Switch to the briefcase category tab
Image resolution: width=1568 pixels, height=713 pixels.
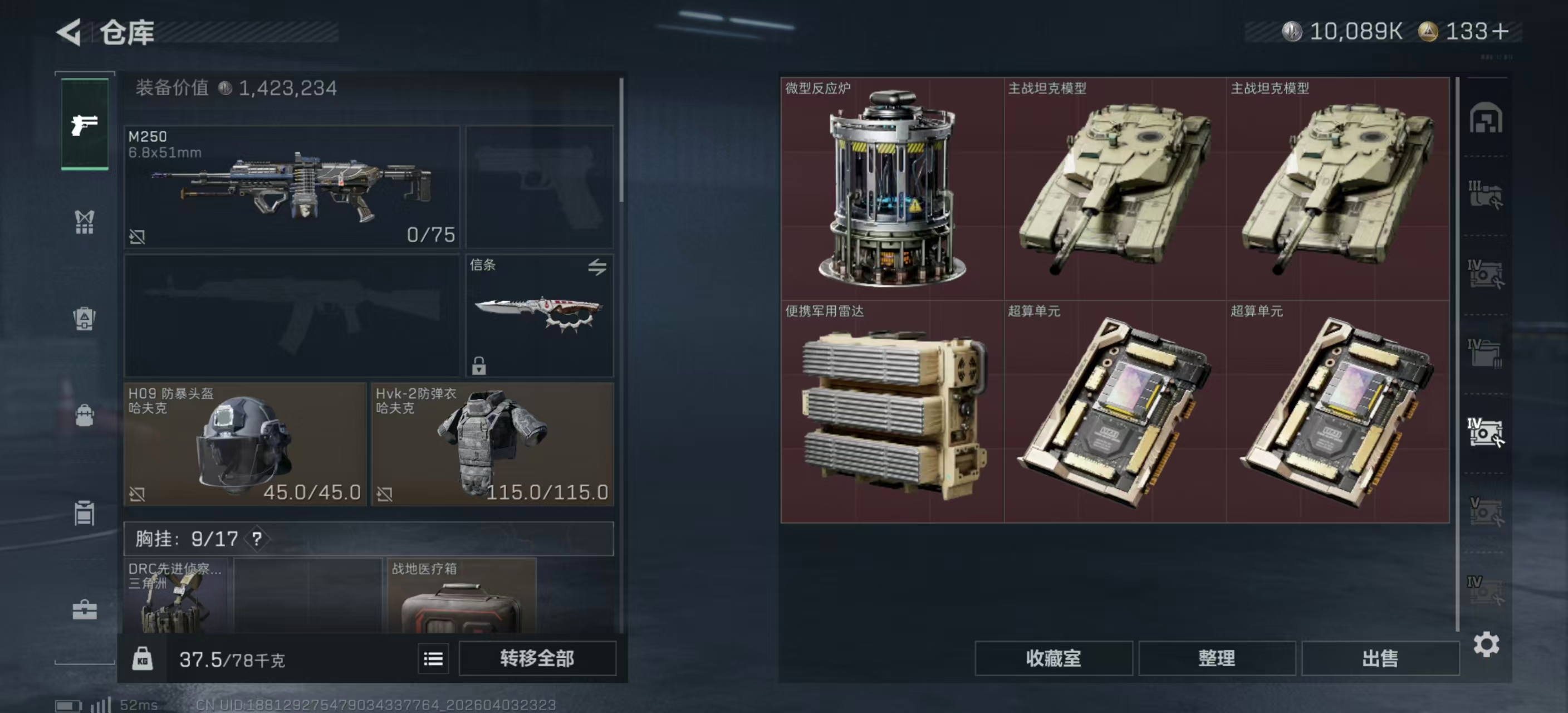coord(85,609)
